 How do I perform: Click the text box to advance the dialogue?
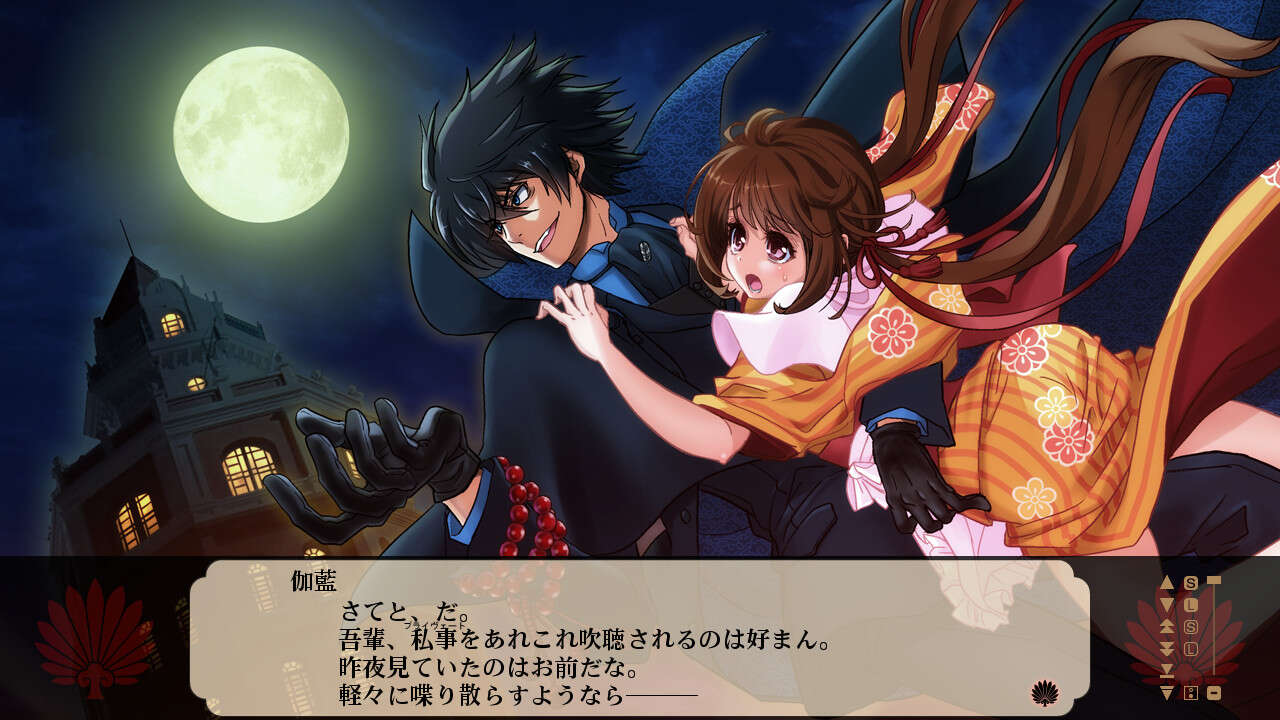click(640, 640)
